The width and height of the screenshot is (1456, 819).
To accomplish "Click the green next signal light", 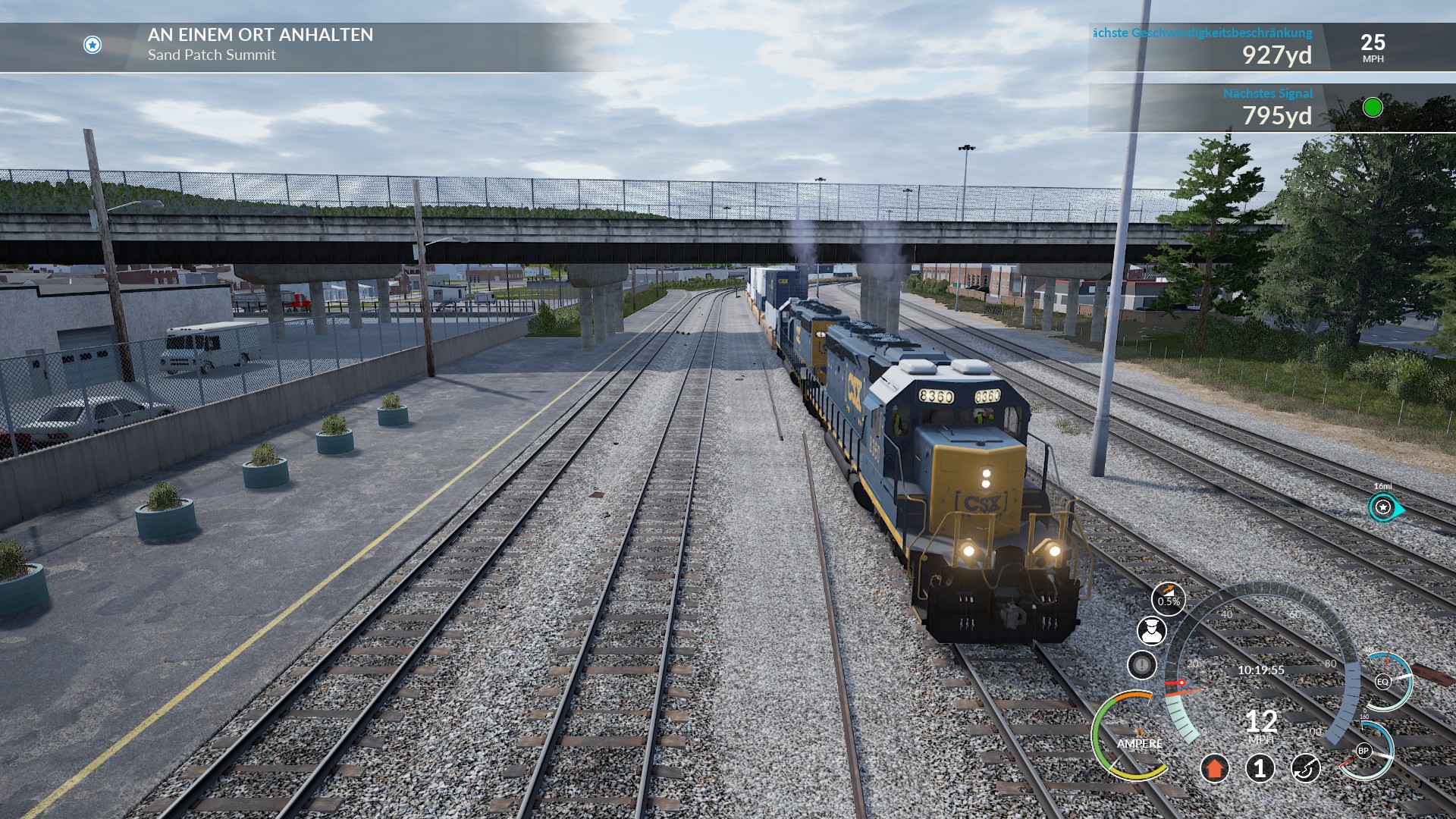I will 1373,108.
